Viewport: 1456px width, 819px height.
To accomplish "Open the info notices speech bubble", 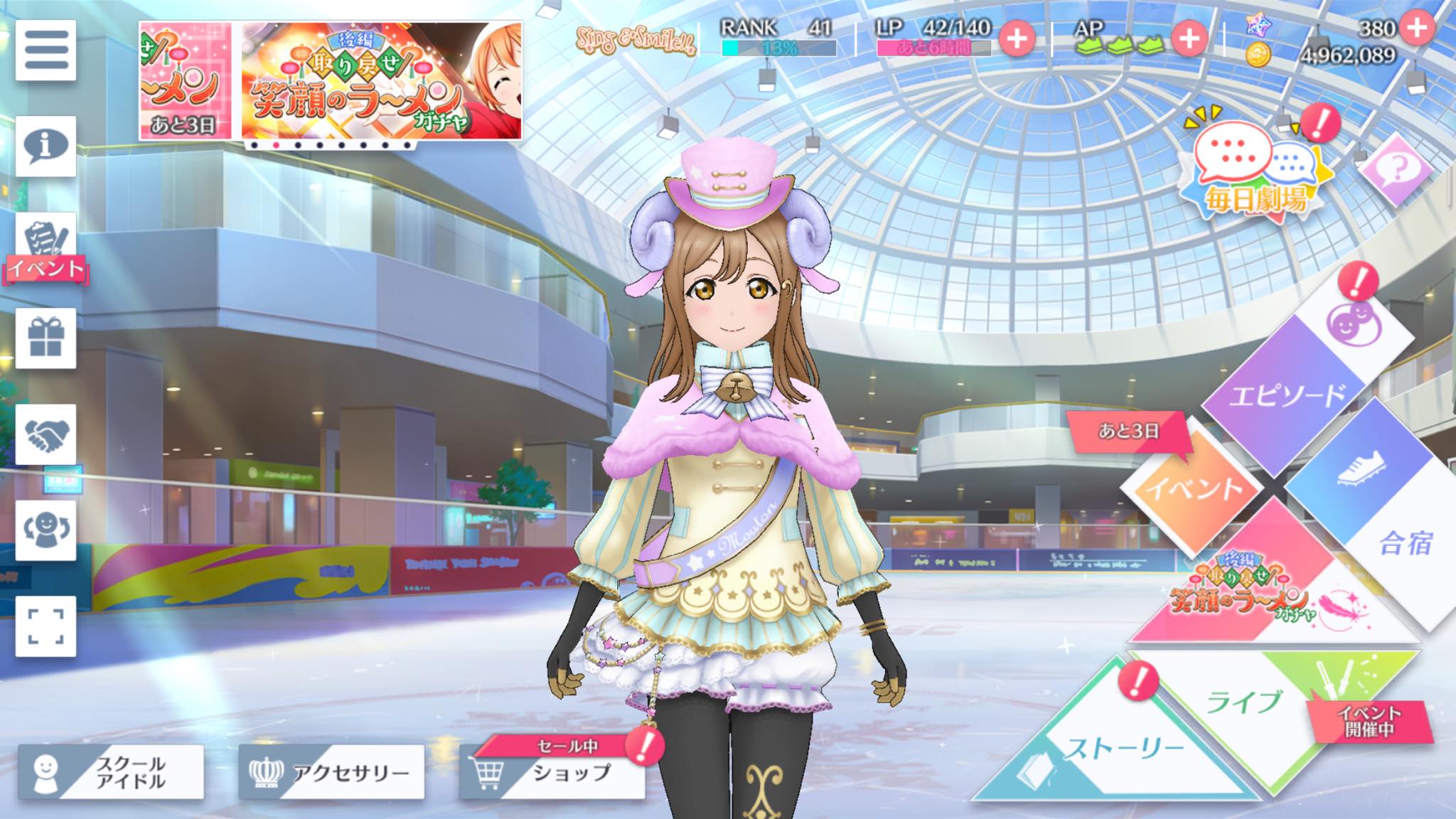I will click(45, 146).
